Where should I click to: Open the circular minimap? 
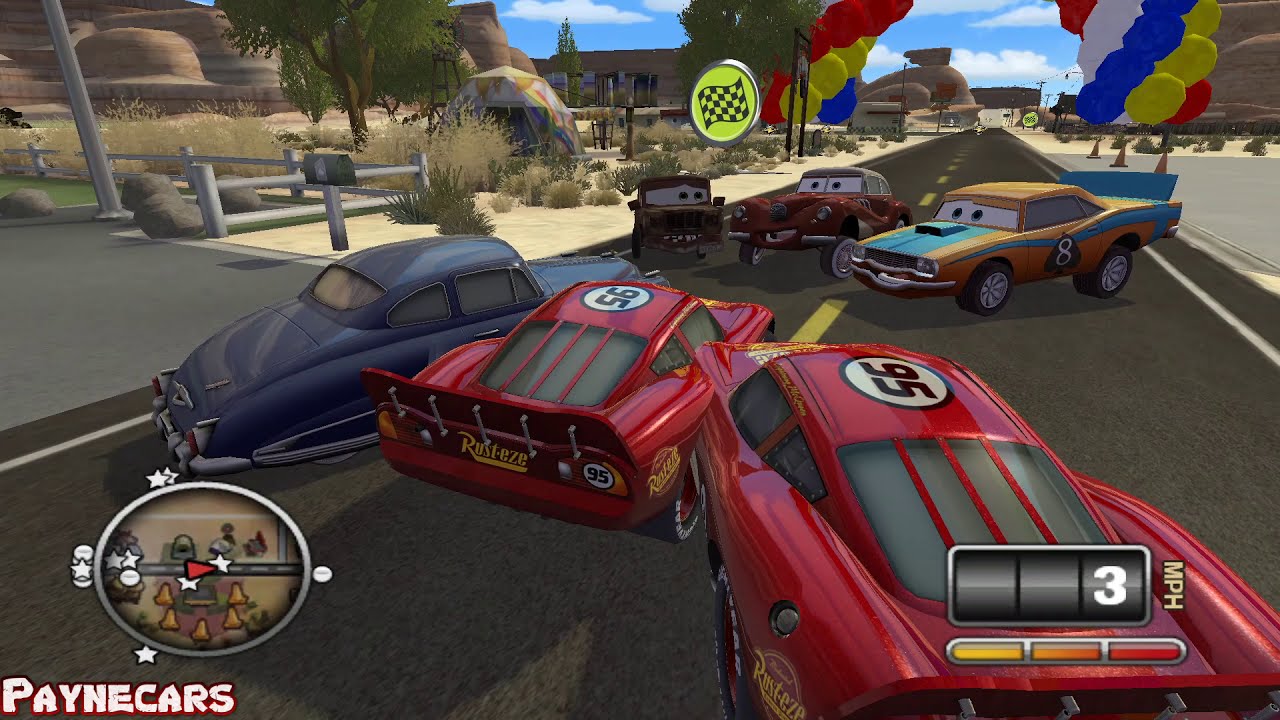pyautogui.click(x=201, y=569)
